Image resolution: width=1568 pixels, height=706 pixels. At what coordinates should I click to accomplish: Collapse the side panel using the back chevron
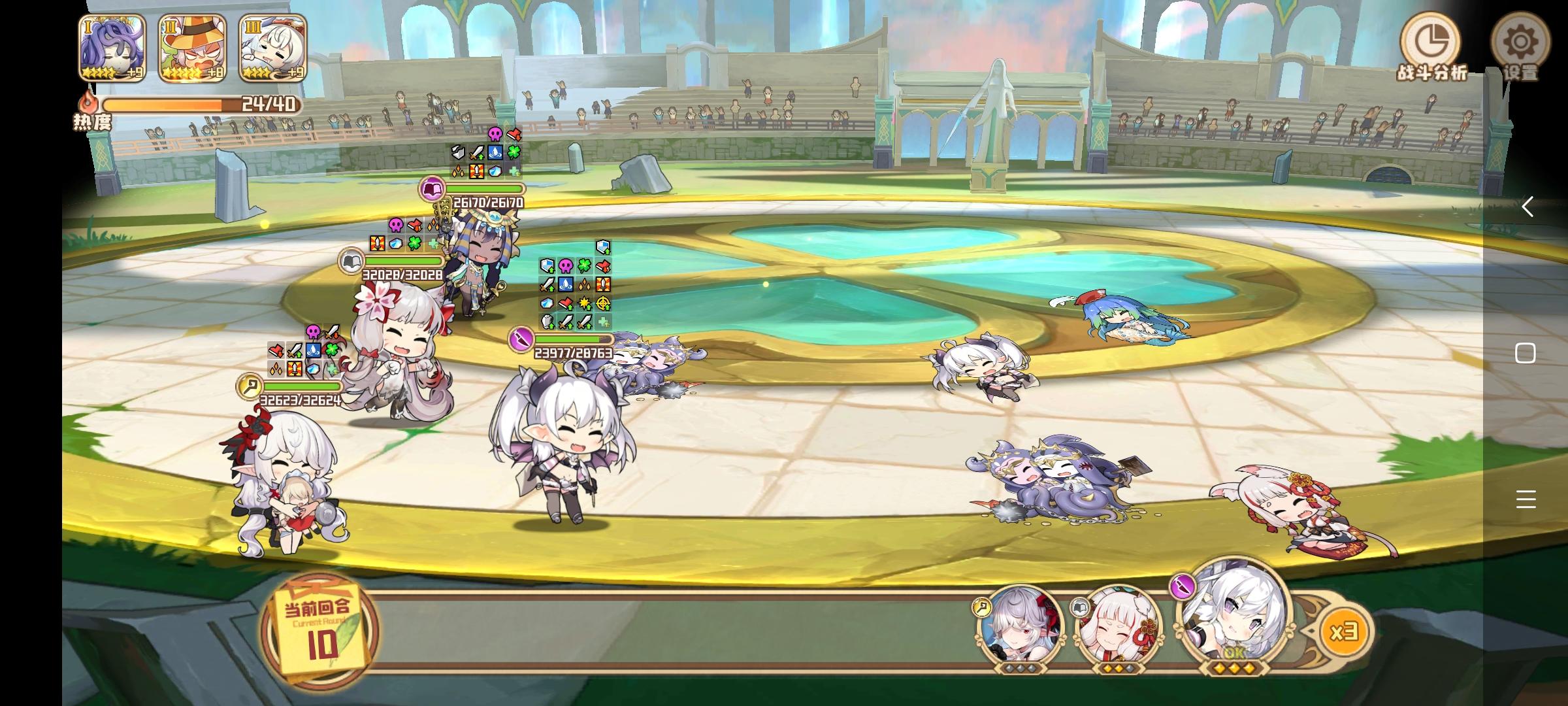(1529, 208)
